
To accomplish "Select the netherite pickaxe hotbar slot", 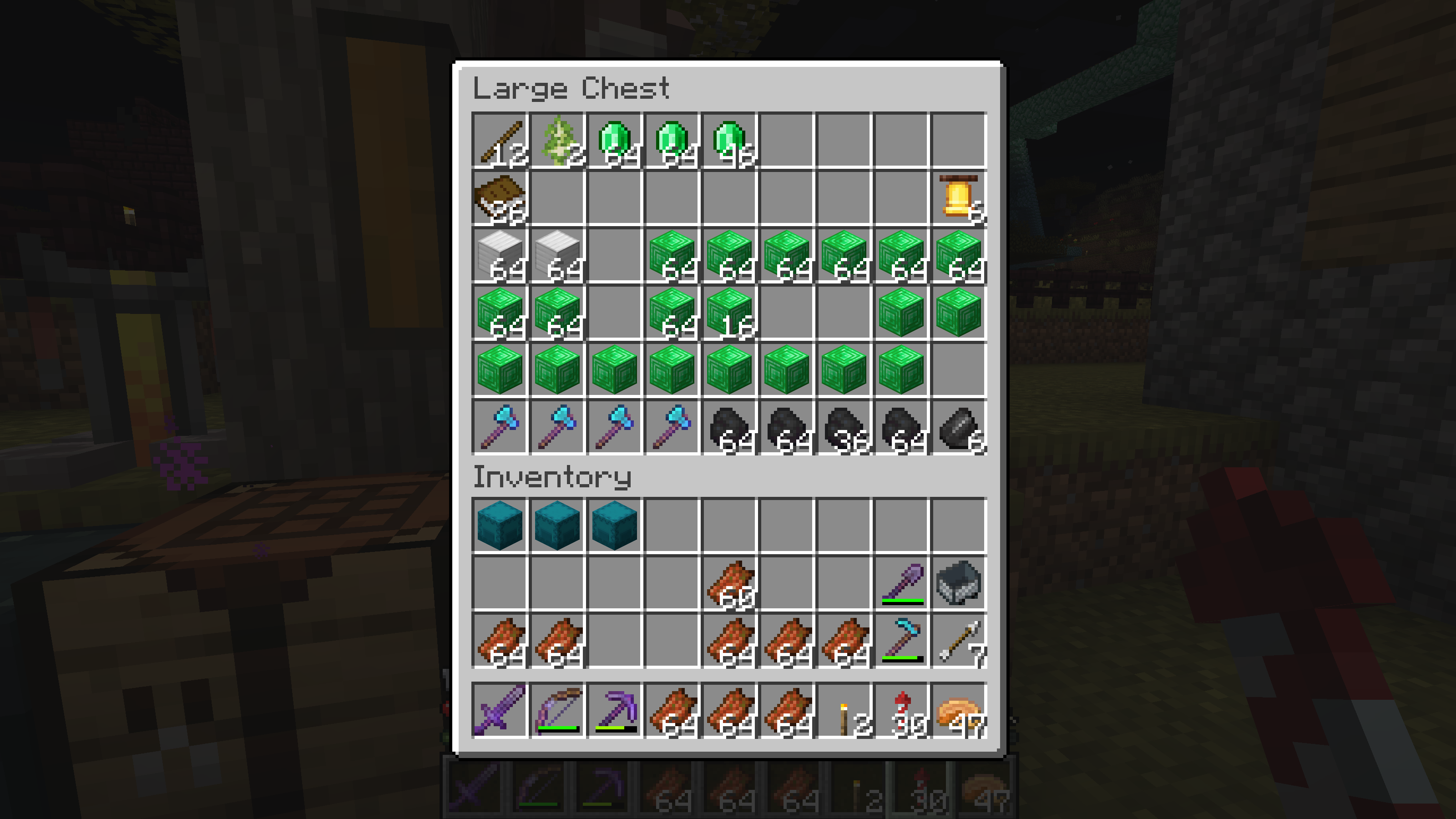I will 615,710.
